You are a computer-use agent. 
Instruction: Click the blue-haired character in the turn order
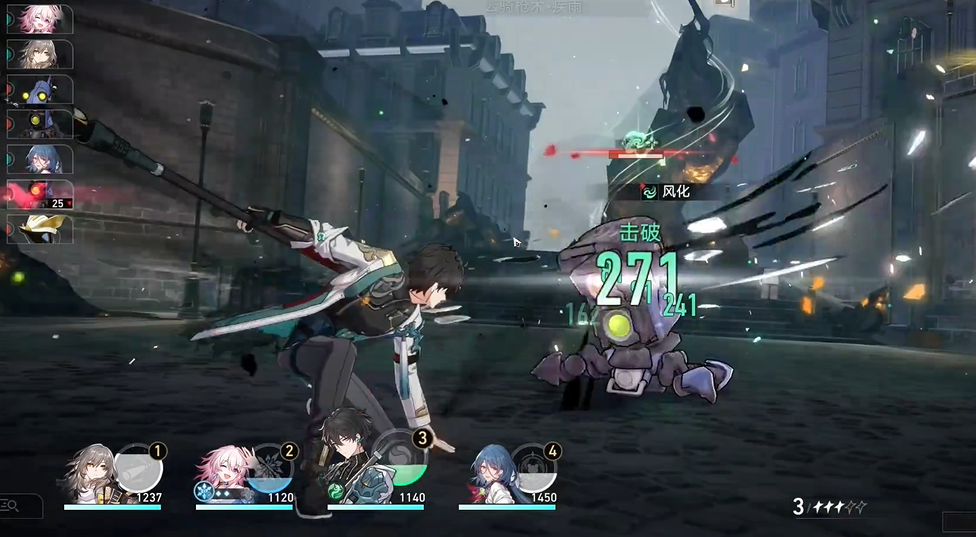[40, 159]
